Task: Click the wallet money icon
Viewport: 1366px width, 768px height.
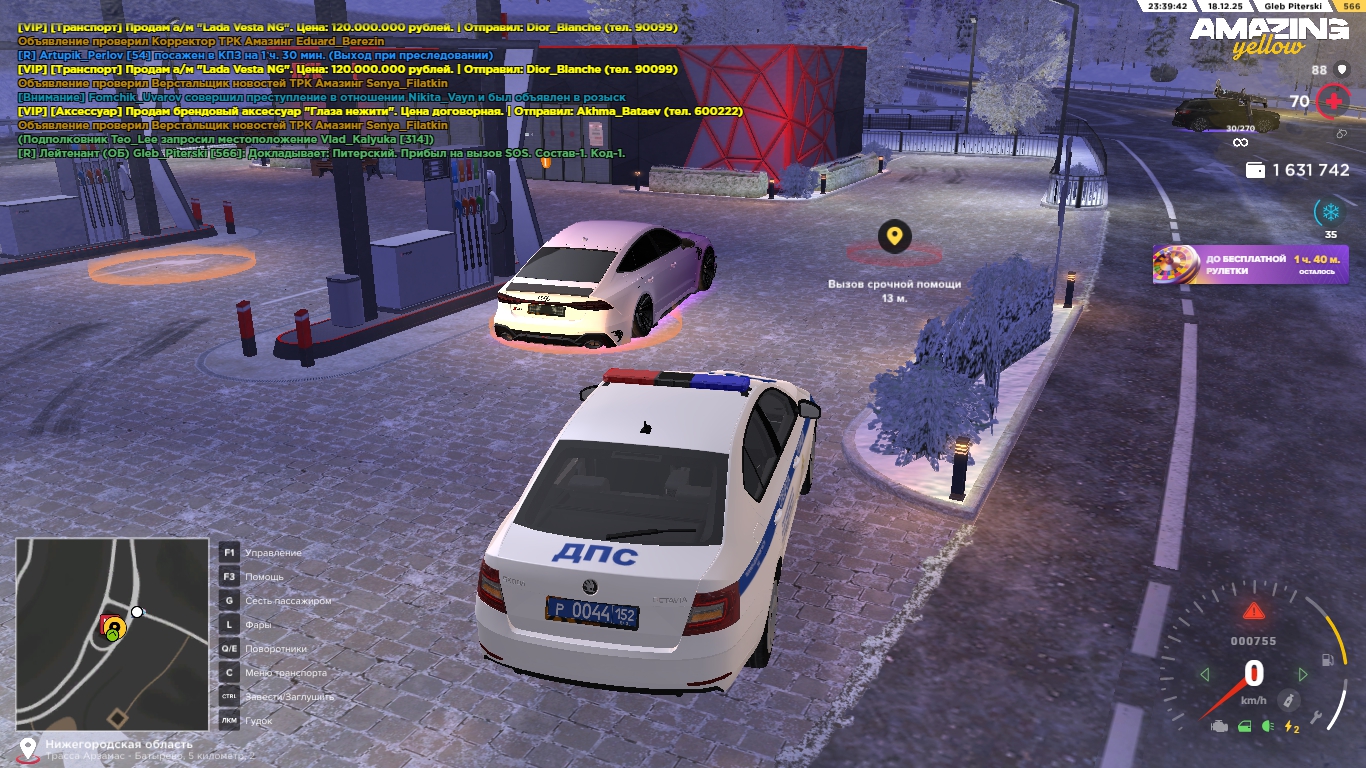Action: (1255, 171)
